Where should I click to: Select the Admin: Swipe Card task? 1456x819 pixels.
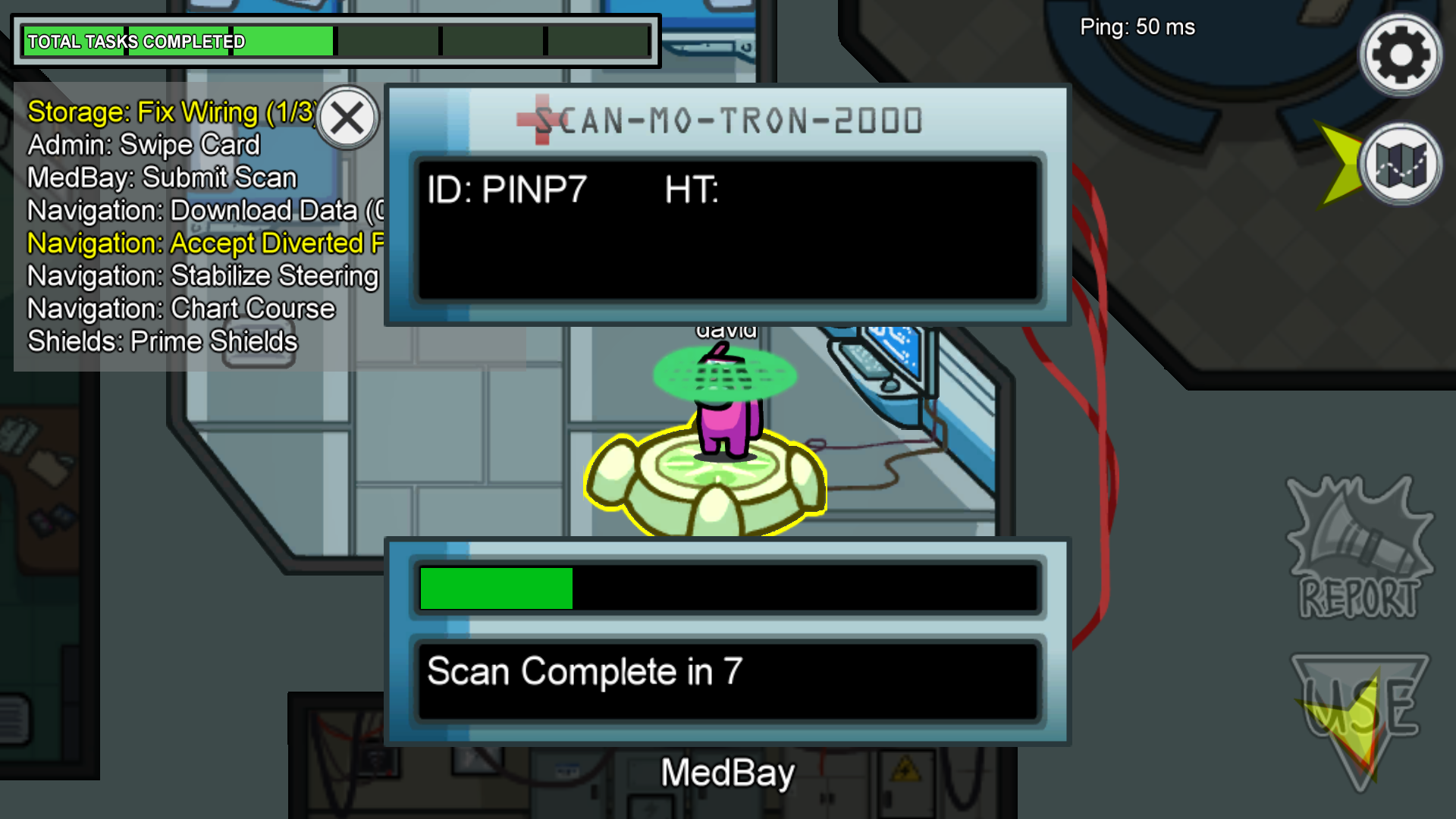144,145
